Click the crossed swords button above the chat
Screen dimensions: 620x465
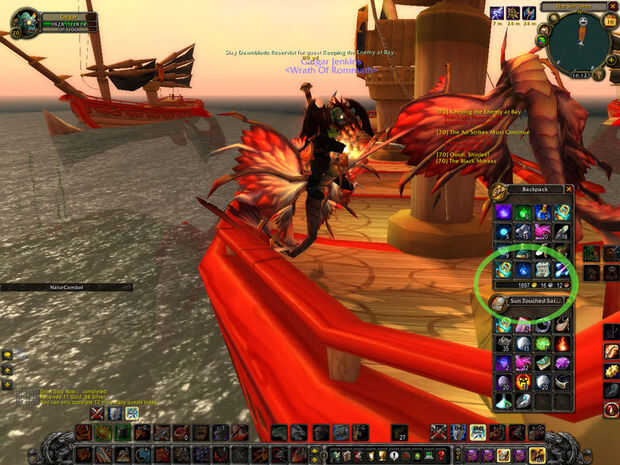tap(97, 413)
